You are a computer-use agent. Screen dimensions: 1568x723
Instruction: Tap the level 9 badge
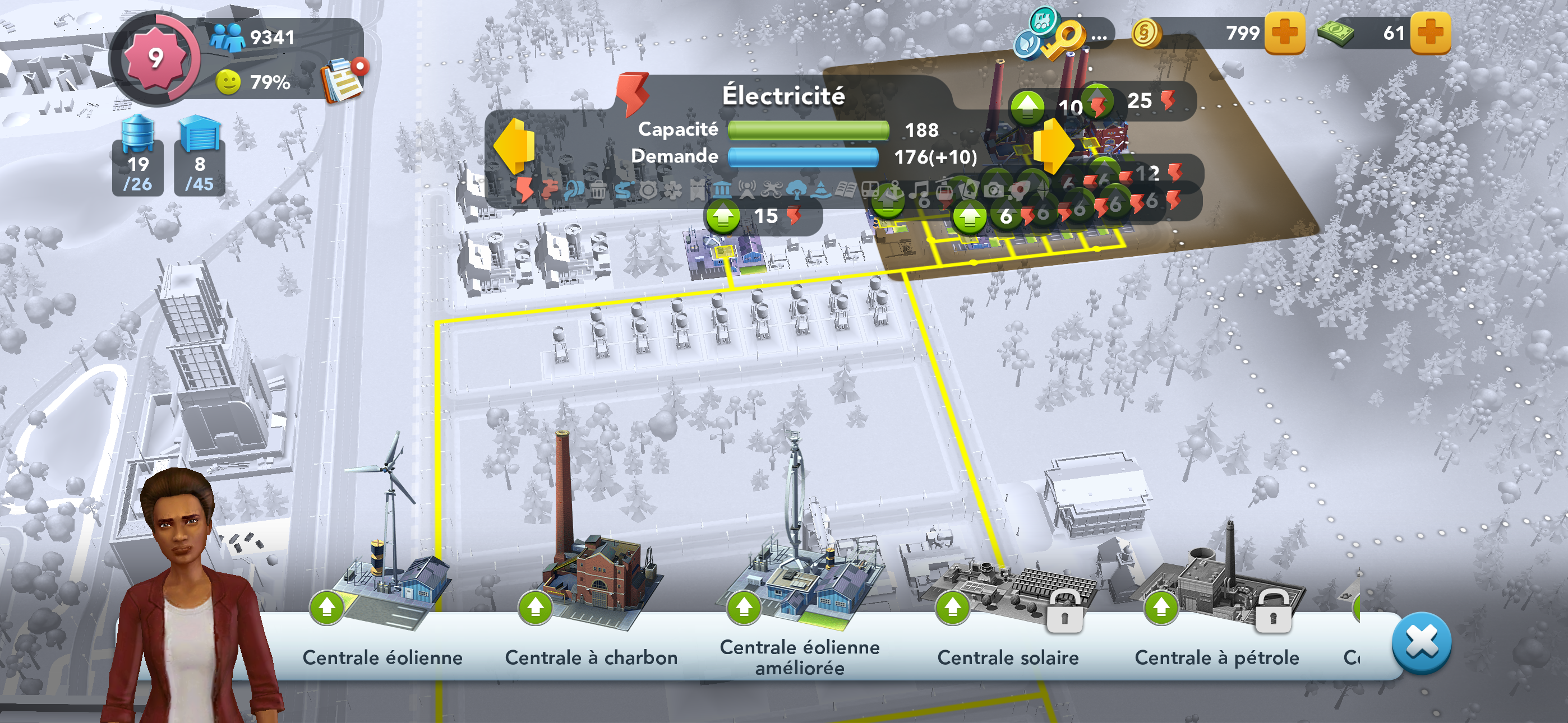[156, 58]
